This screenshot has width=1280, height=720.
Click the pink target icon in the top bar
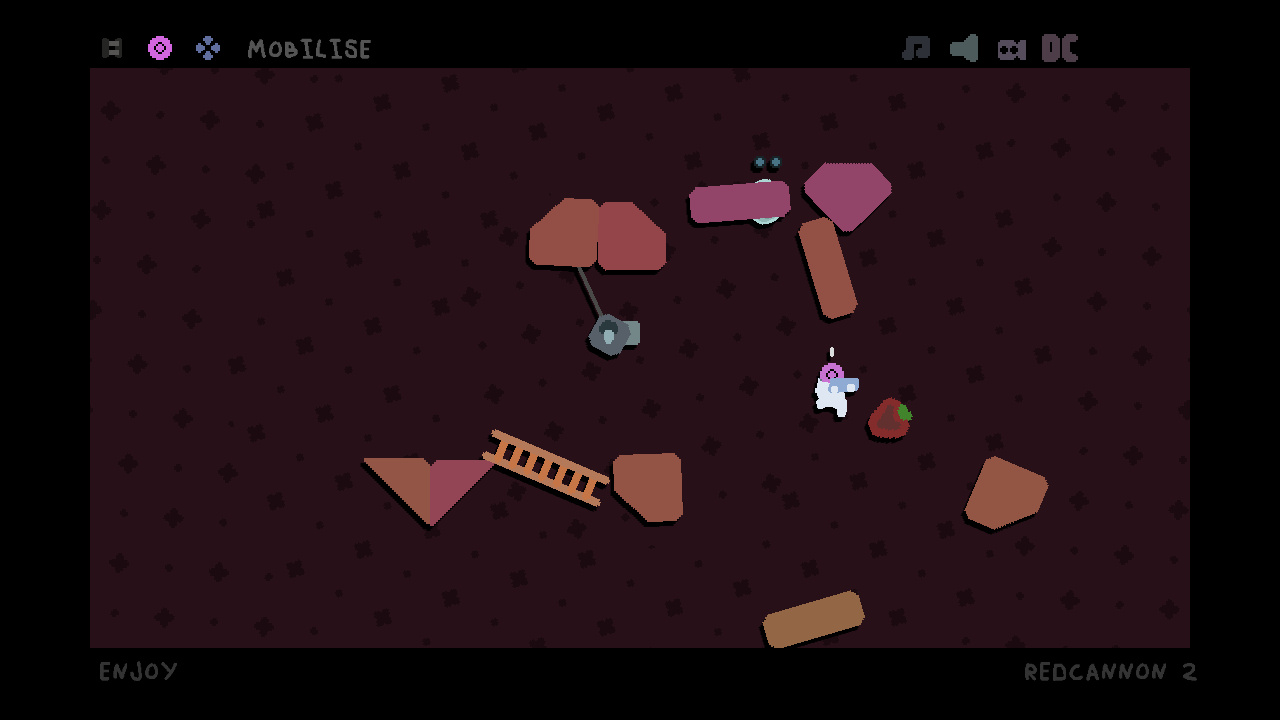(x=160, y=47)
